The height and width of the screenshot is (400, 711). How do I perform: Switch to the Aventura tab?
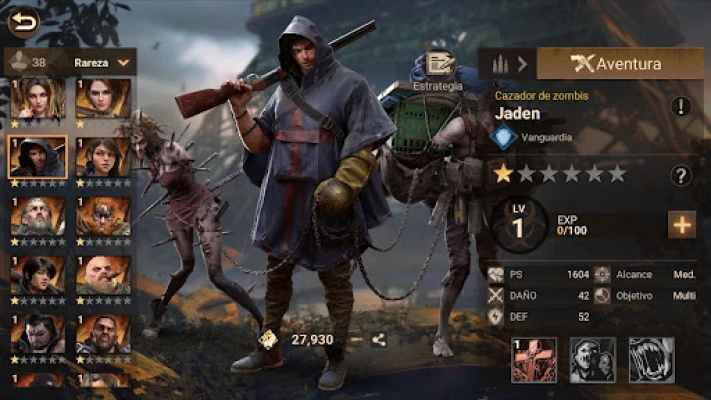point(619,63)
